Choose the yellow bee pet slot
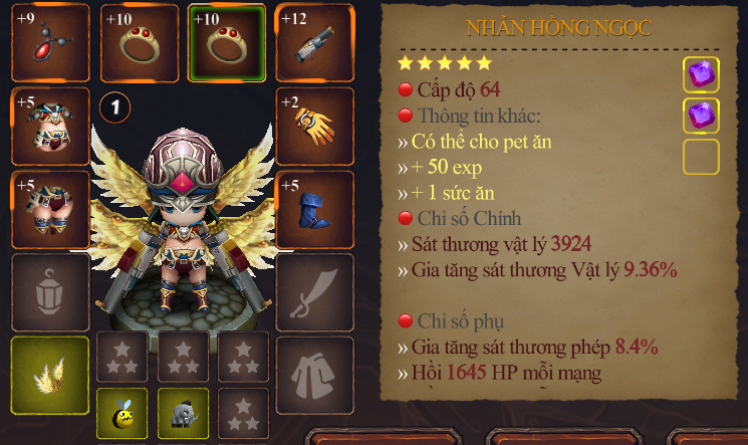The width and height of the screenshot is (748, 445). pyautogui.click(x=122, y=413)
